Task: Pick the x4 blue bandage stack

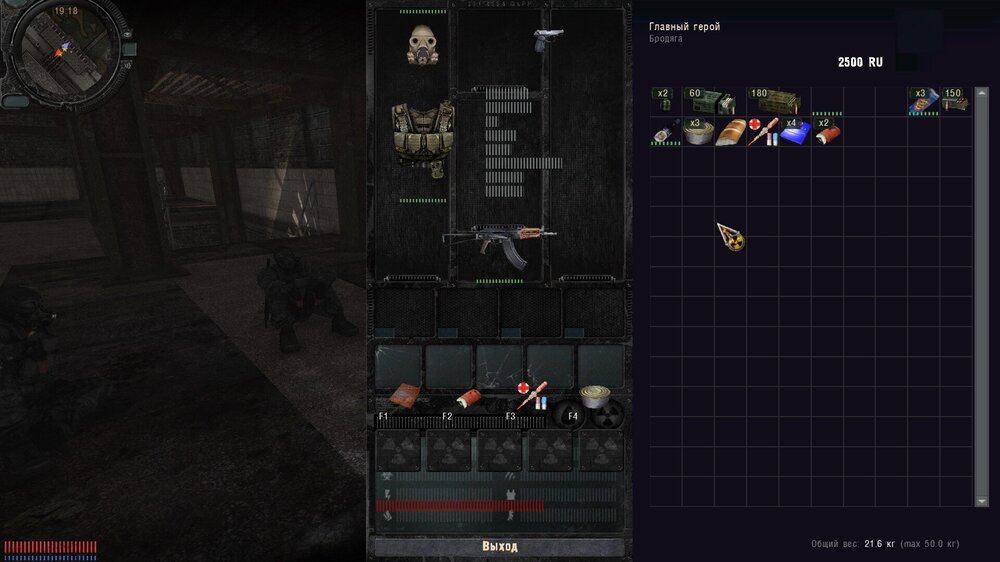Action: point(795,133)
